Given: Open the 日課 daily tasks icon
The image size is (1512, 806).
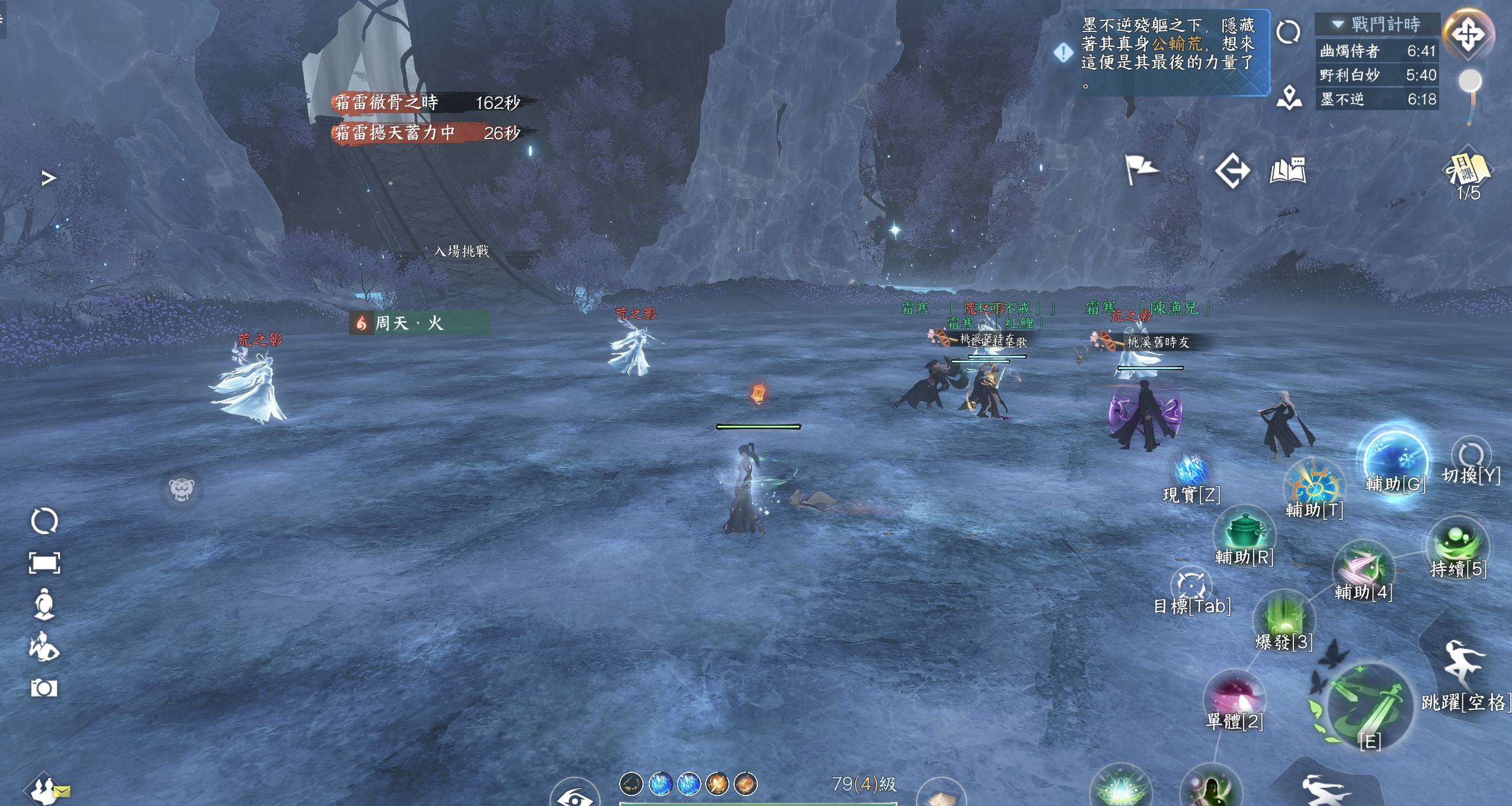Looking at the screenshot, I should point(1468,172).
